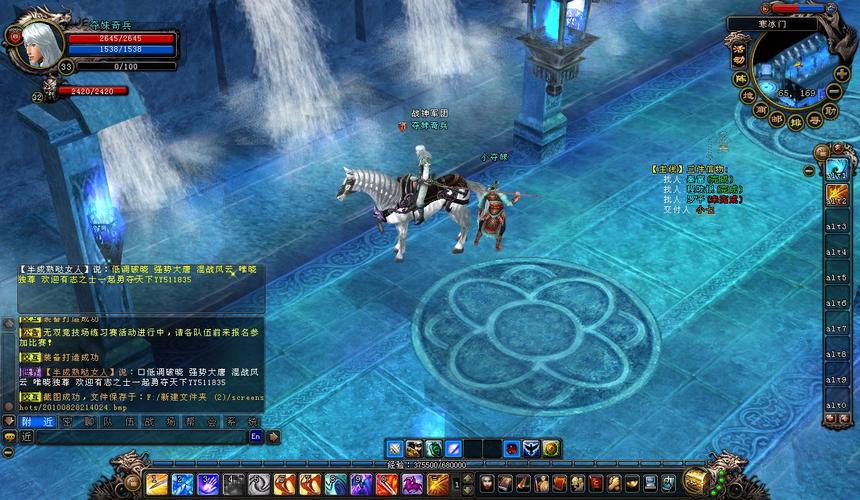Open the 邮 mail button
This screenshot has width=860, height=500.
point(777,117)
